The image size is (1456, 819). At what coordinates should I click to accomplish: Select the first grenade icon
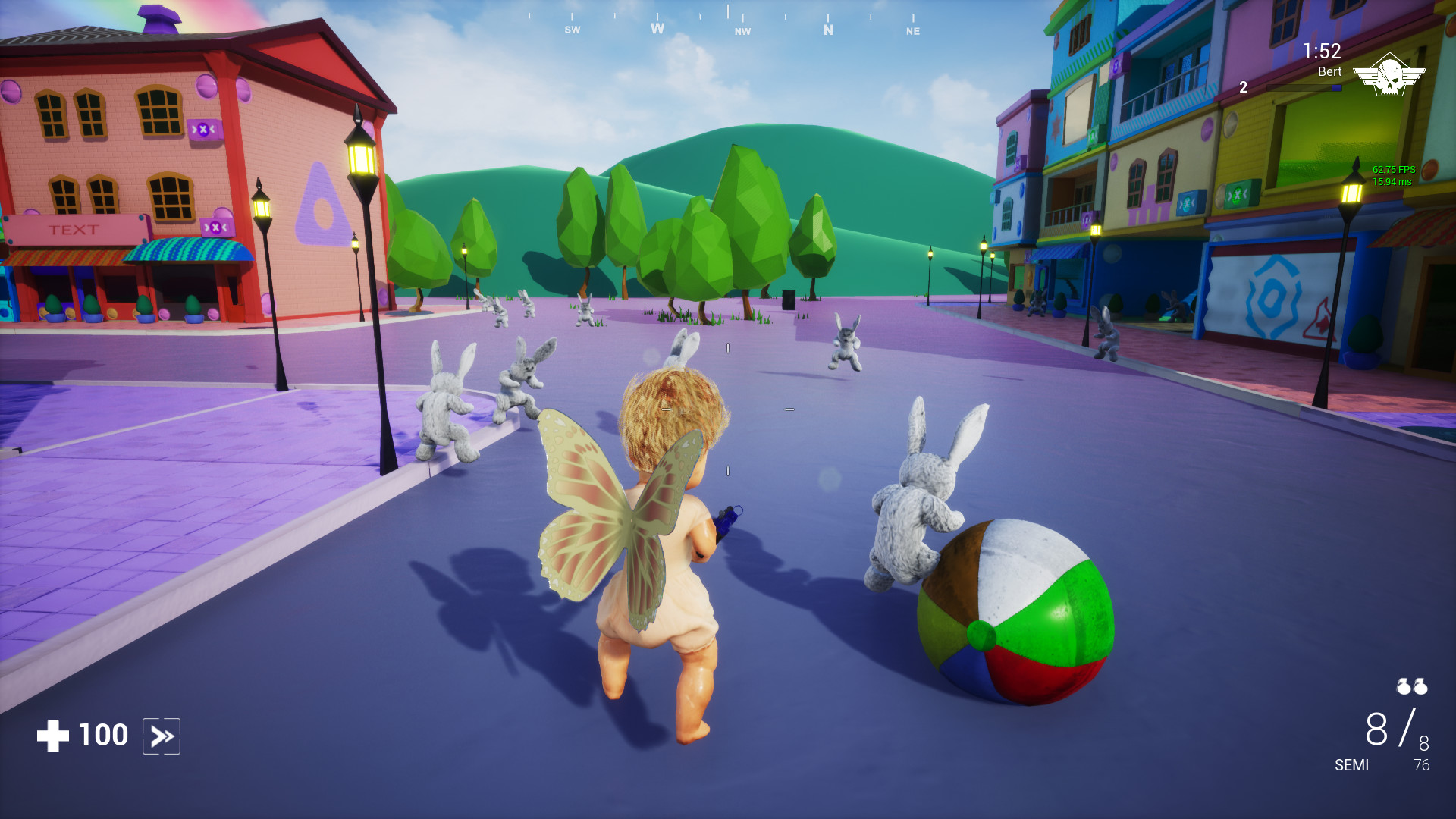[1403, 687]
